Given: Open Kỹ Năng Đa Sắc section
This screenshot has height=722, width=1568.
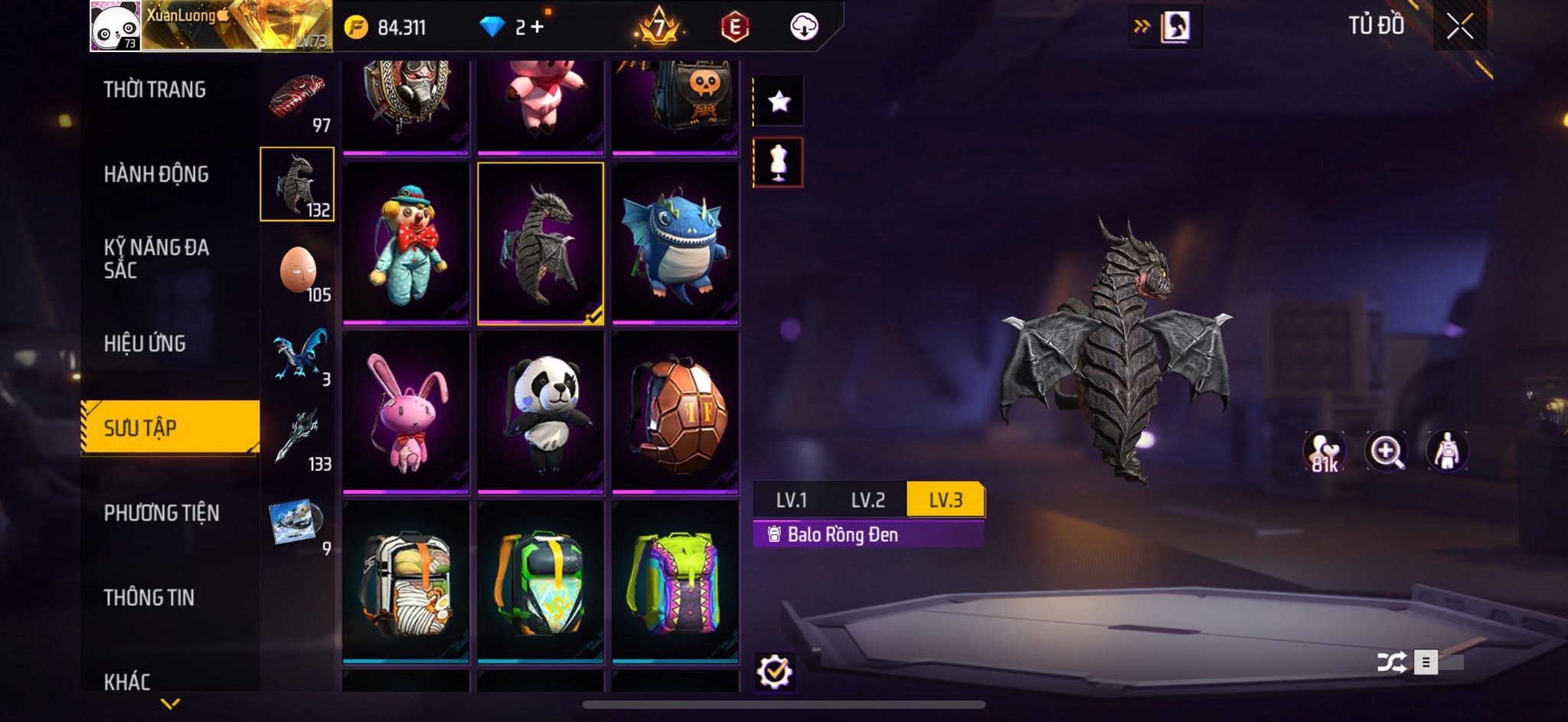Looking at the screenshot, I should tap(156, 258).
